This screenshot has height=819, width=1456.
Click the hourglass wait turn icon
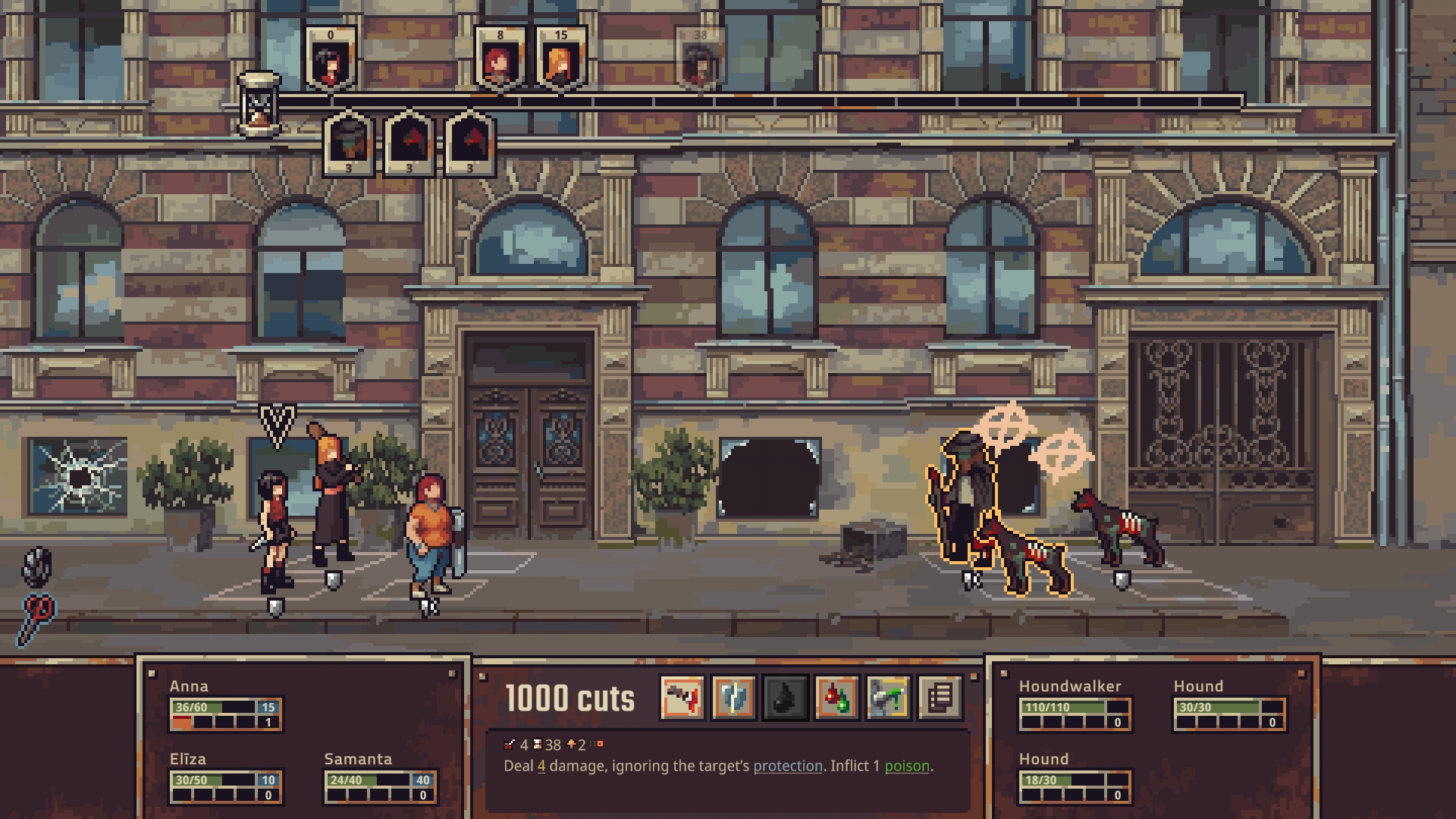point(259,105)
